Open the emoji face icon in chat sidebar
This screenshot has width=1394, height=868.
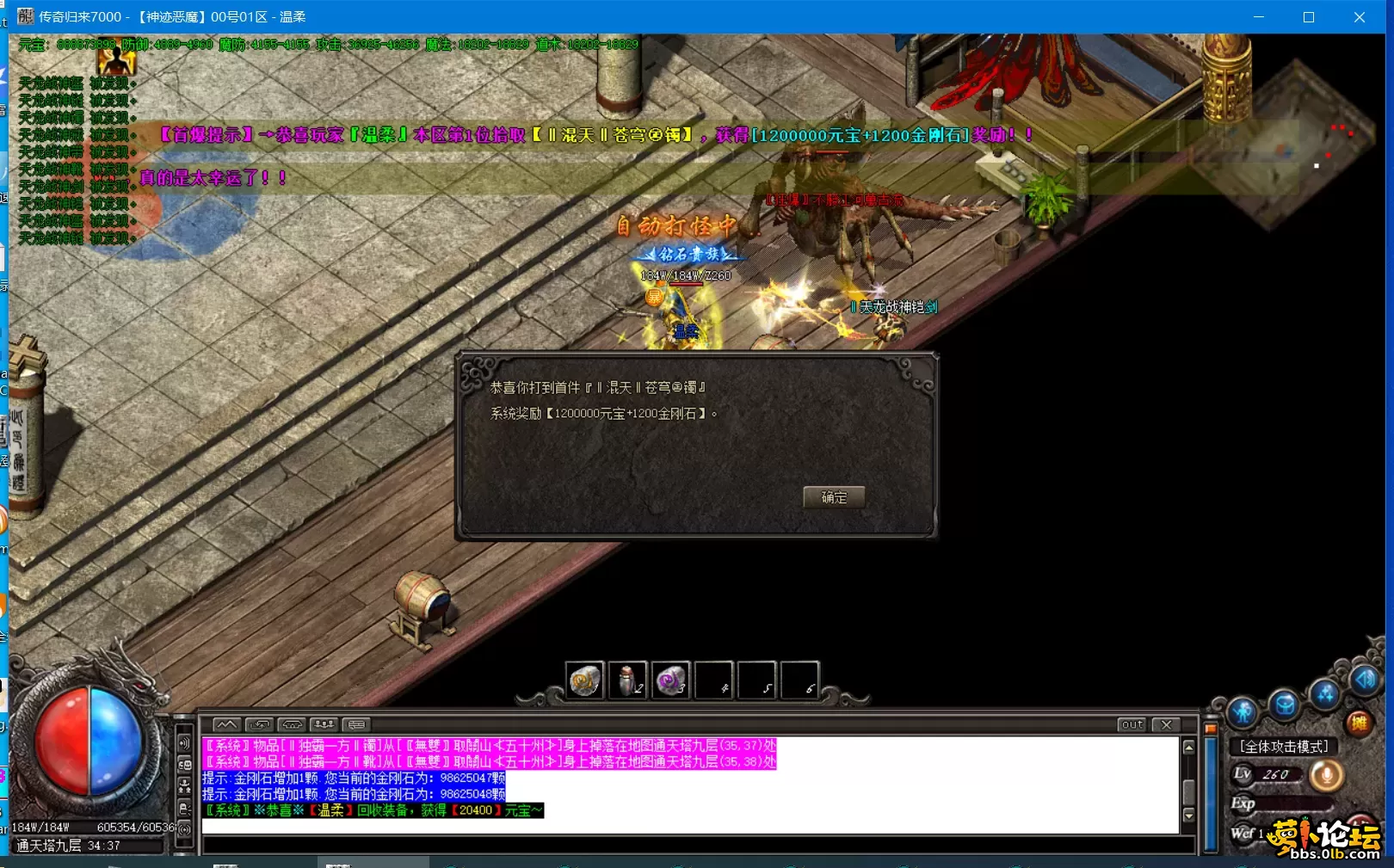185,763
